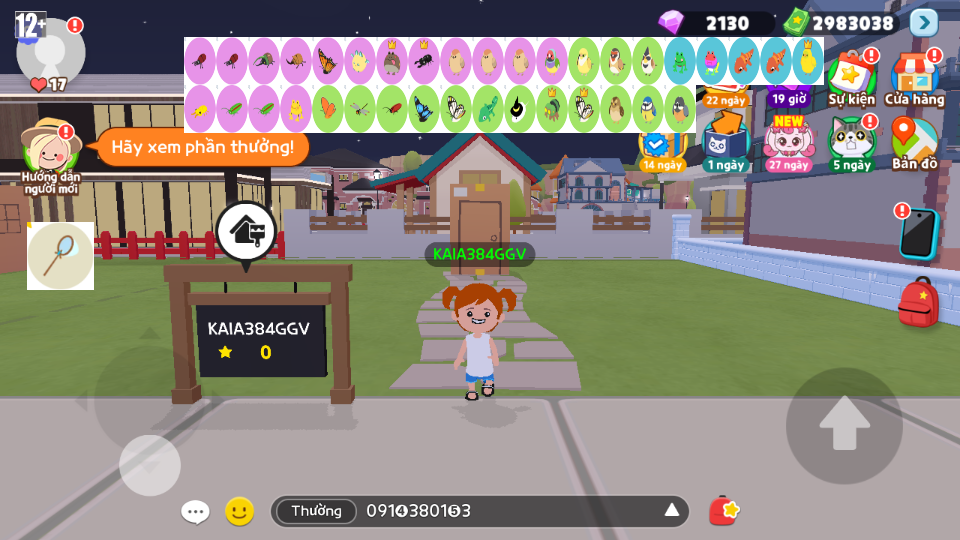Open the yellow smiley emote menu
Viewport: 960px width, 540px height.
click(x=239, y=512)
